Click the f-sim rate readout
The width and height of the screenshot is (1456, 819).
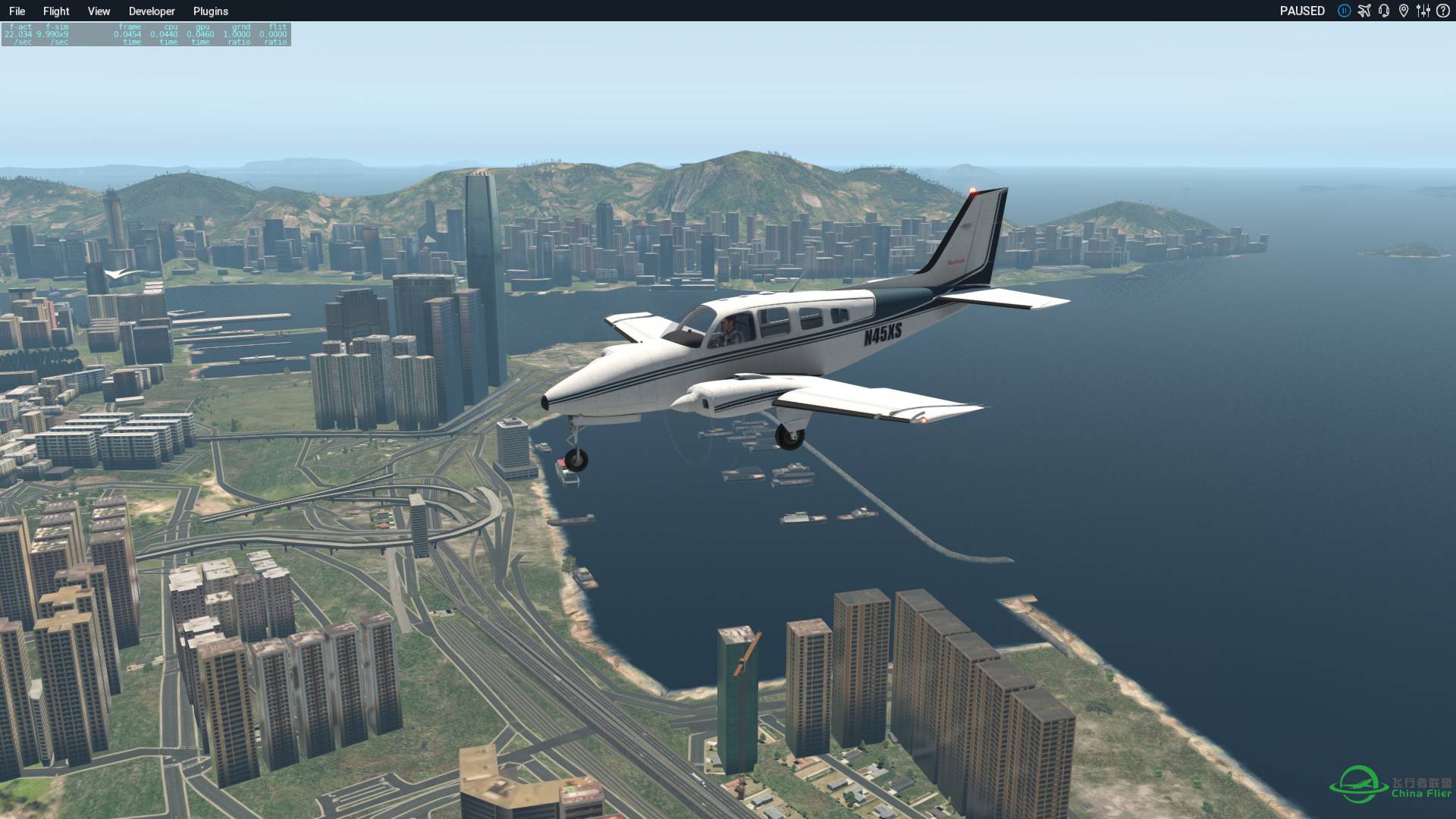pyautogui.click(x=51, y=34)
